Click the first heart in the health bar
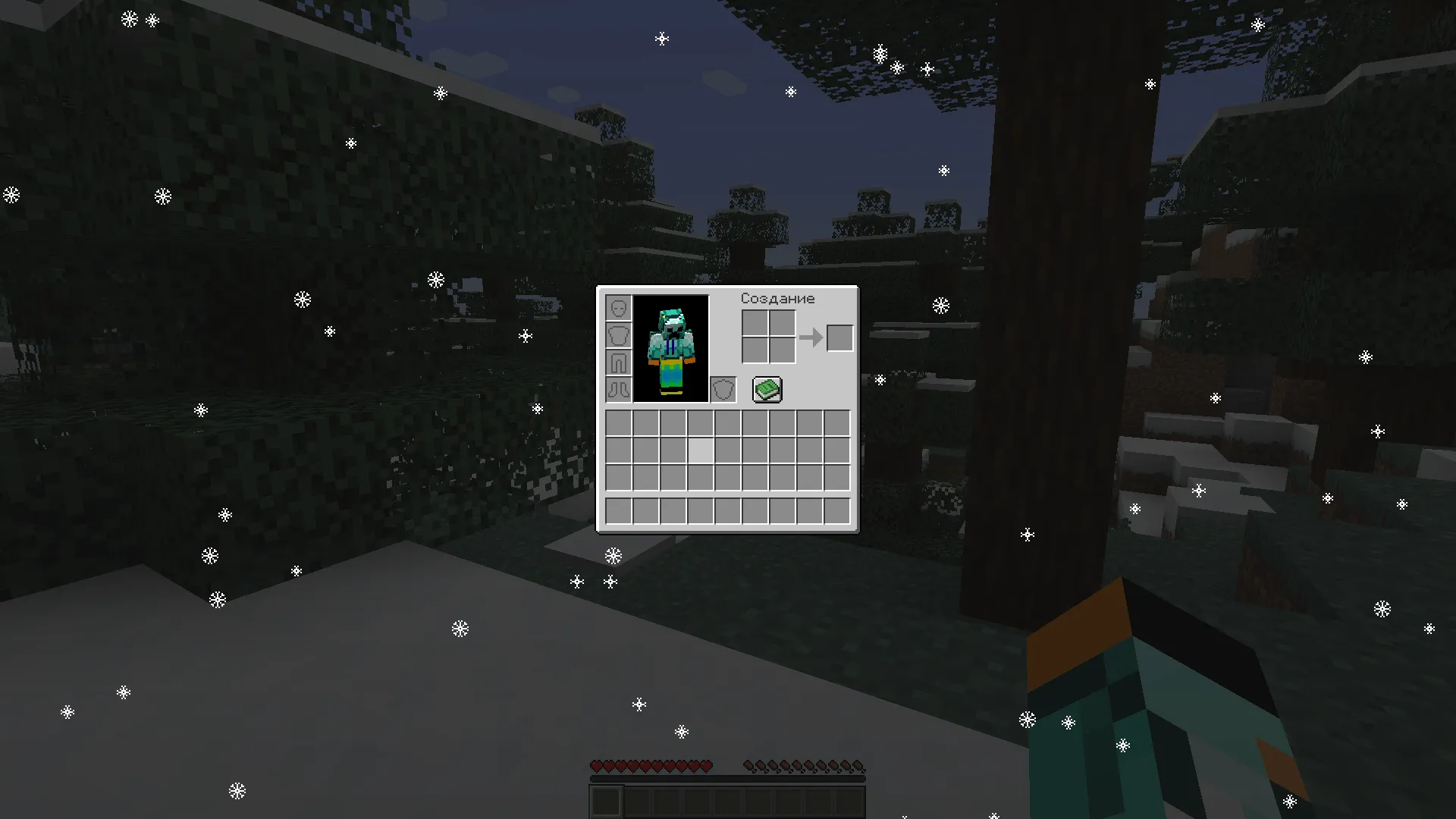The width and height of the screenshot is (1456, 819). pos(597,764)
